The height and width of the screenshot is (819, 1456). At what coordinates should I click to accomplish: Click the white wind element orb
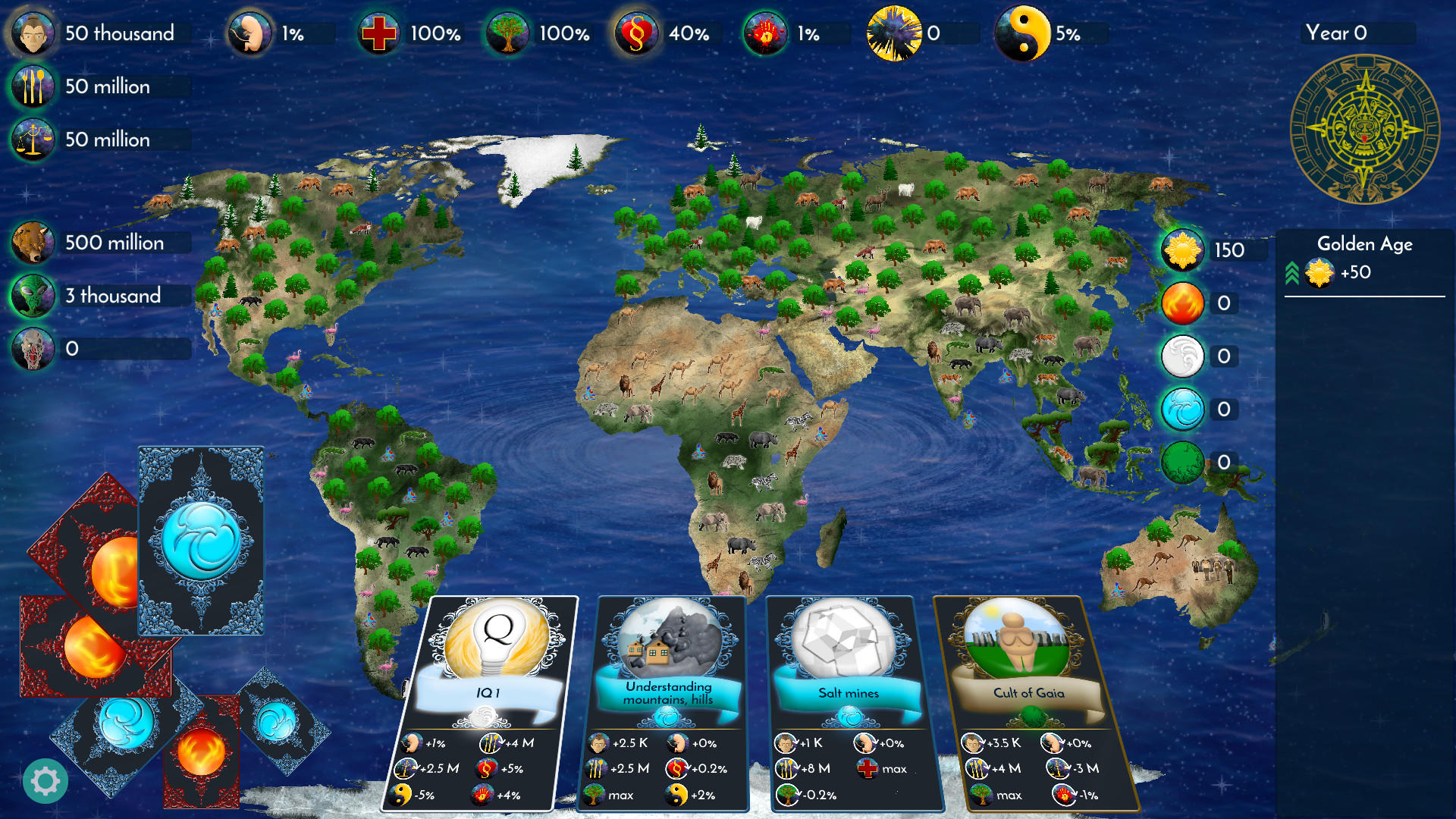[1182, 356]
